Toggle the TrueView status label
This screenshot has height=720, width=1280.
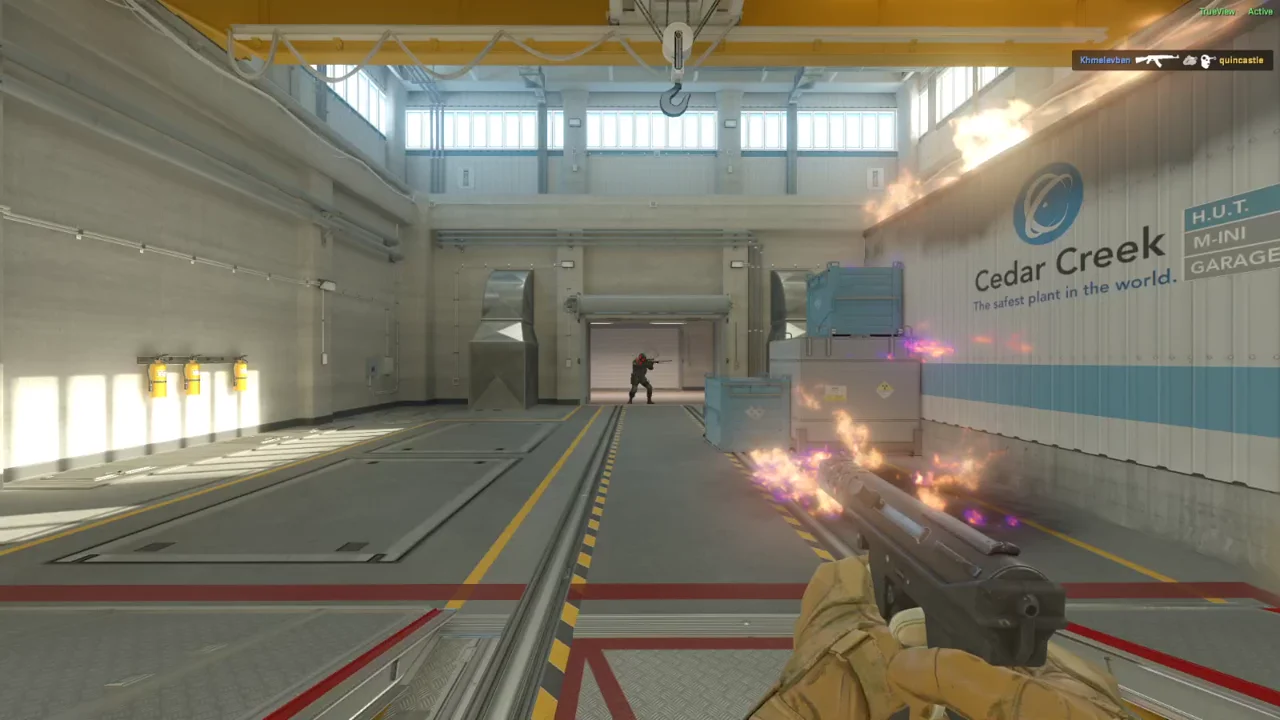(1216, 11)
